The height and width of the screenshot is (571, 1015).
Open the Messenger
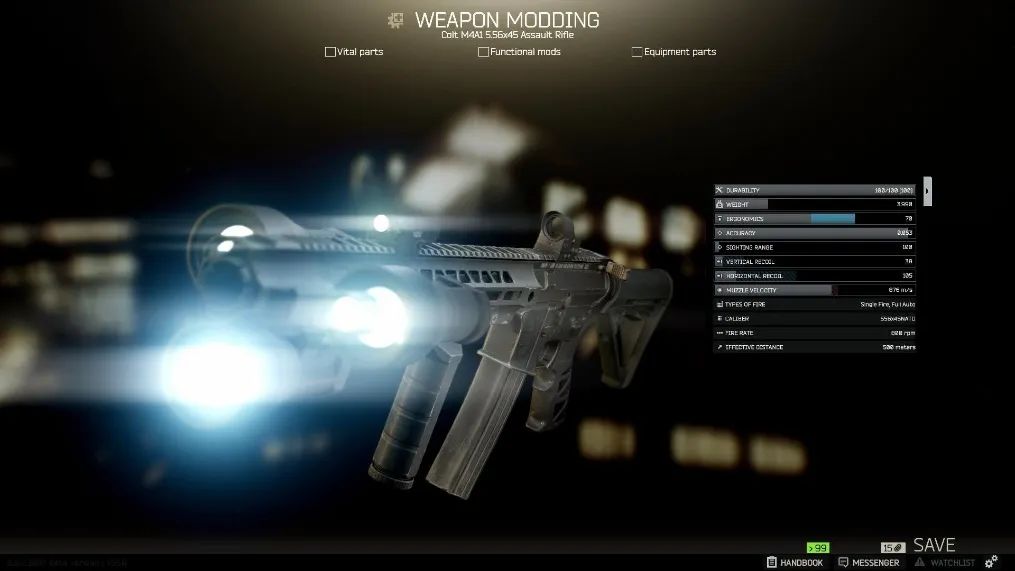point(872,563)
